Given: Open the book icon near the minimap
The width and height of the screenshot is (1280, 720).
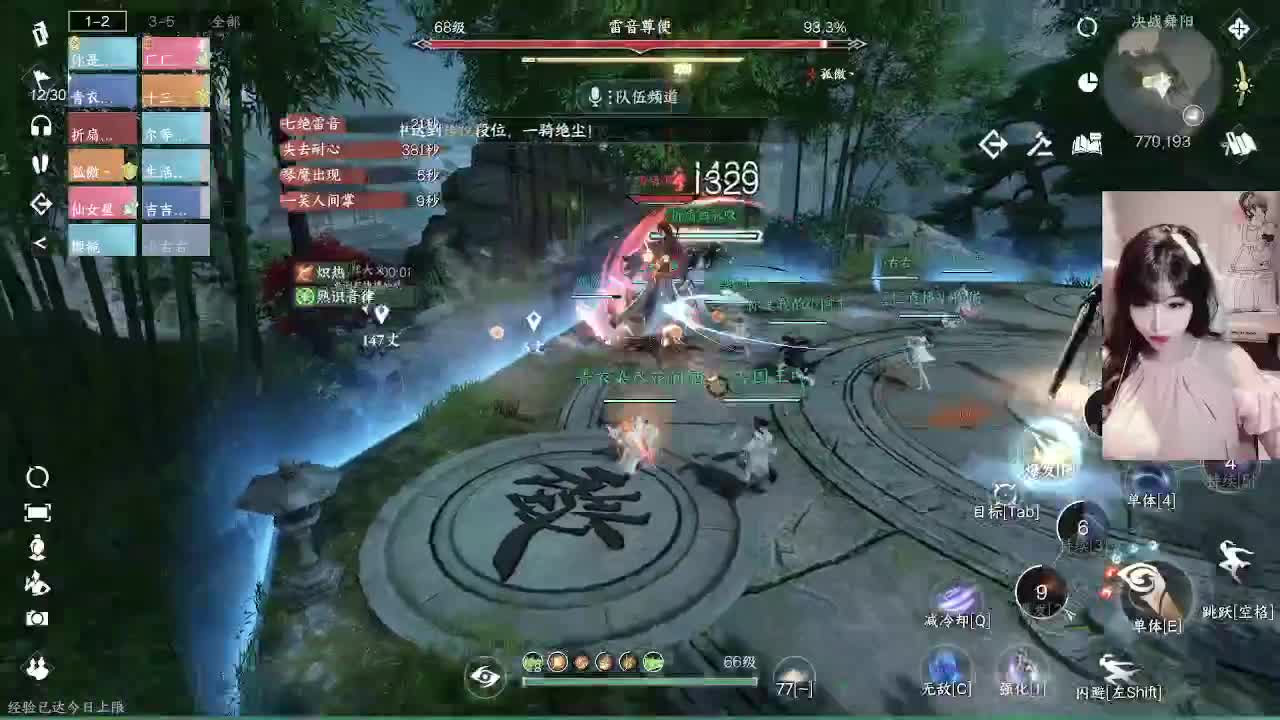Looking at the screenshot, I should click(x=1088, y=145).
